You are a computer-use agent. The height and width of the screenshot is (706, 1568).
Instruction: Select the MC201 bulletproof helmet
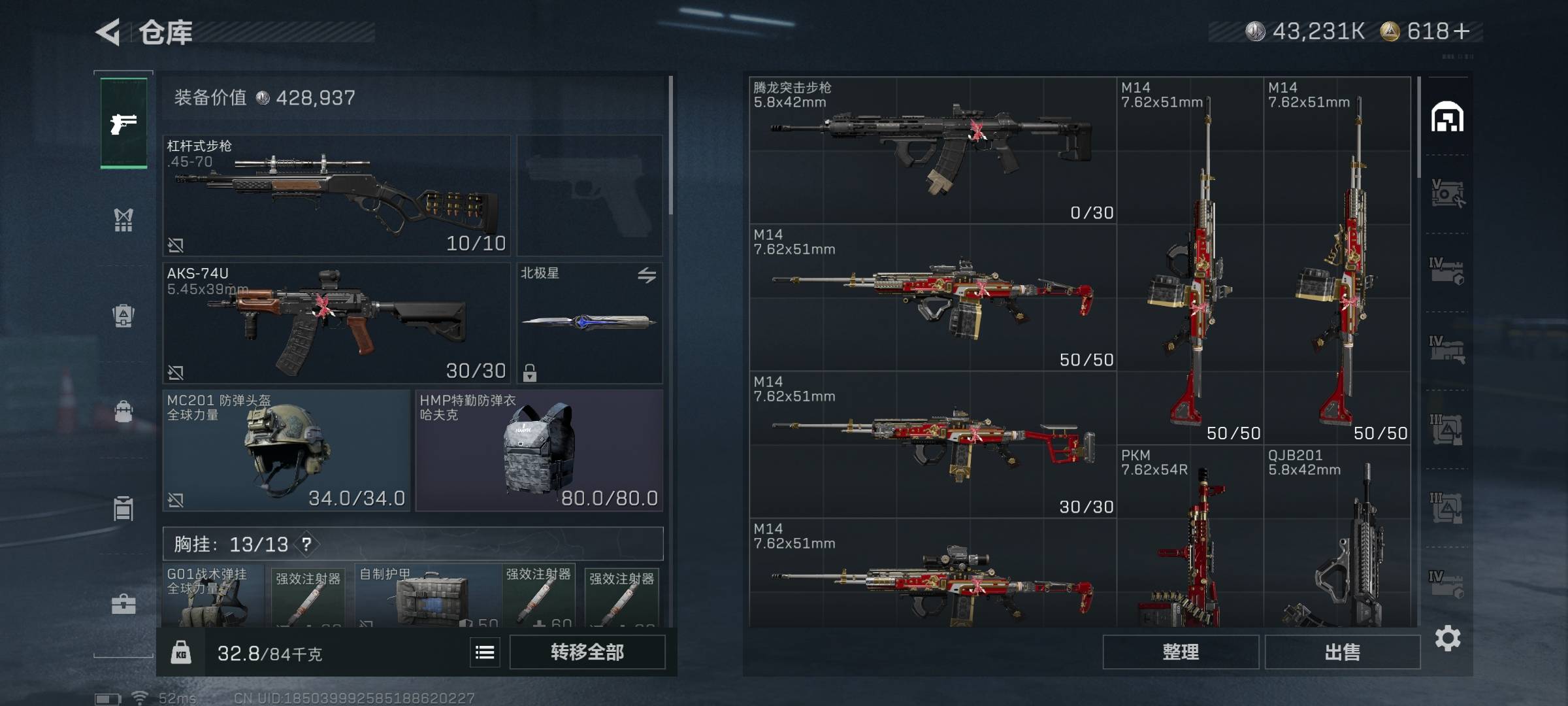[x=286, y=450]
